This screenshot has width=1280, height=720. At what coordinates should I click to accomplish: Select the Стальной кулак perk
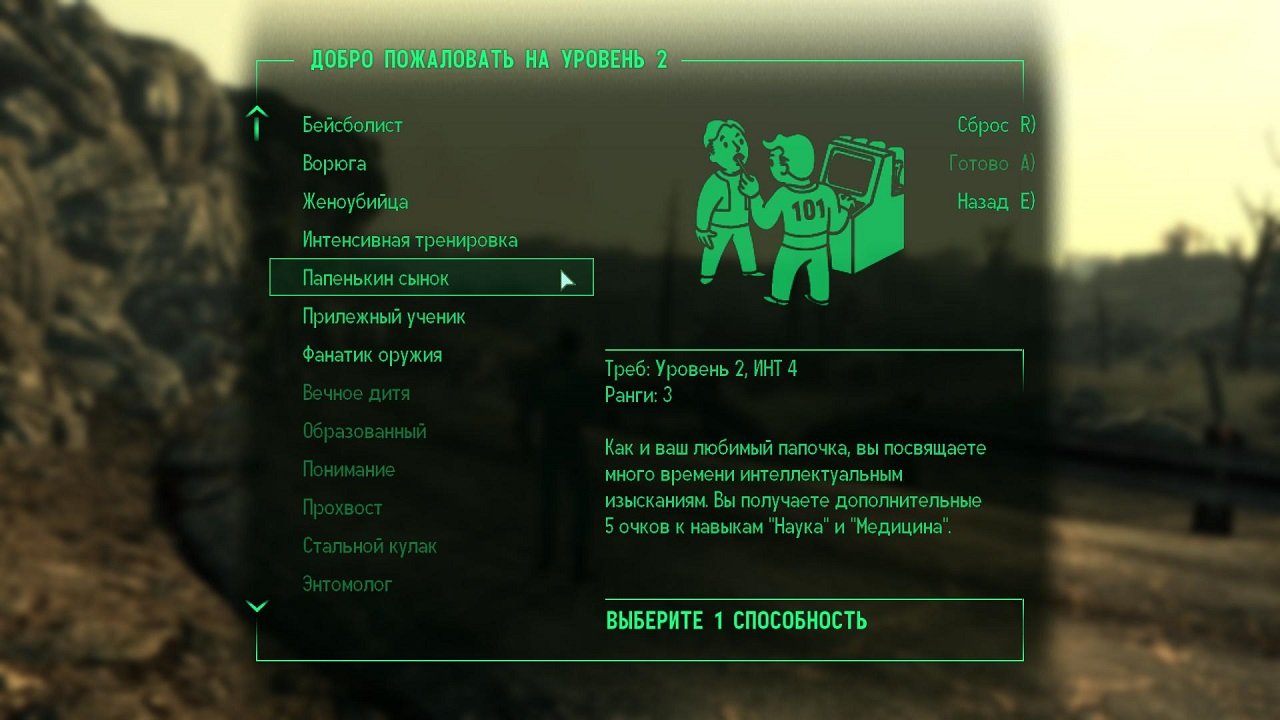click(x=371, y=546)
